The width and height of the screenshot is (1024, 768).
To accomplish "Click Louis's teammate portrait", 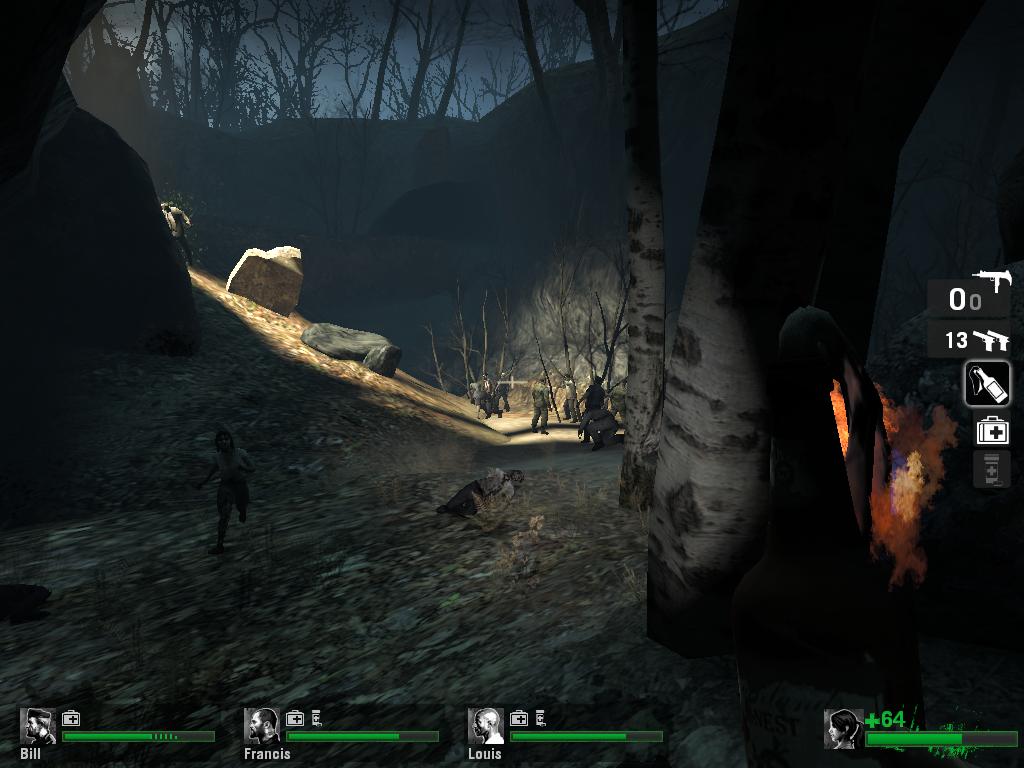I will click(487, 726).
